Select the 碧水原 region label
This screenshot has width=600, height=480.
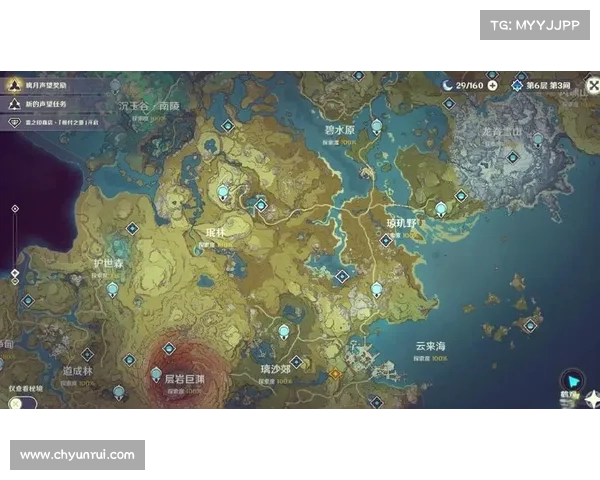[x=340, y=131]
